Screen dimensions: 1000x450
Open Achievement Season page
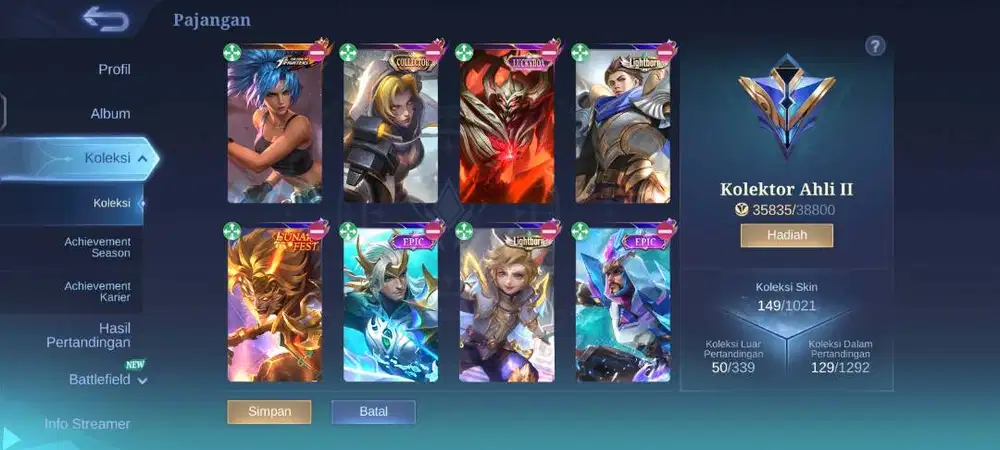click(98, 247)
